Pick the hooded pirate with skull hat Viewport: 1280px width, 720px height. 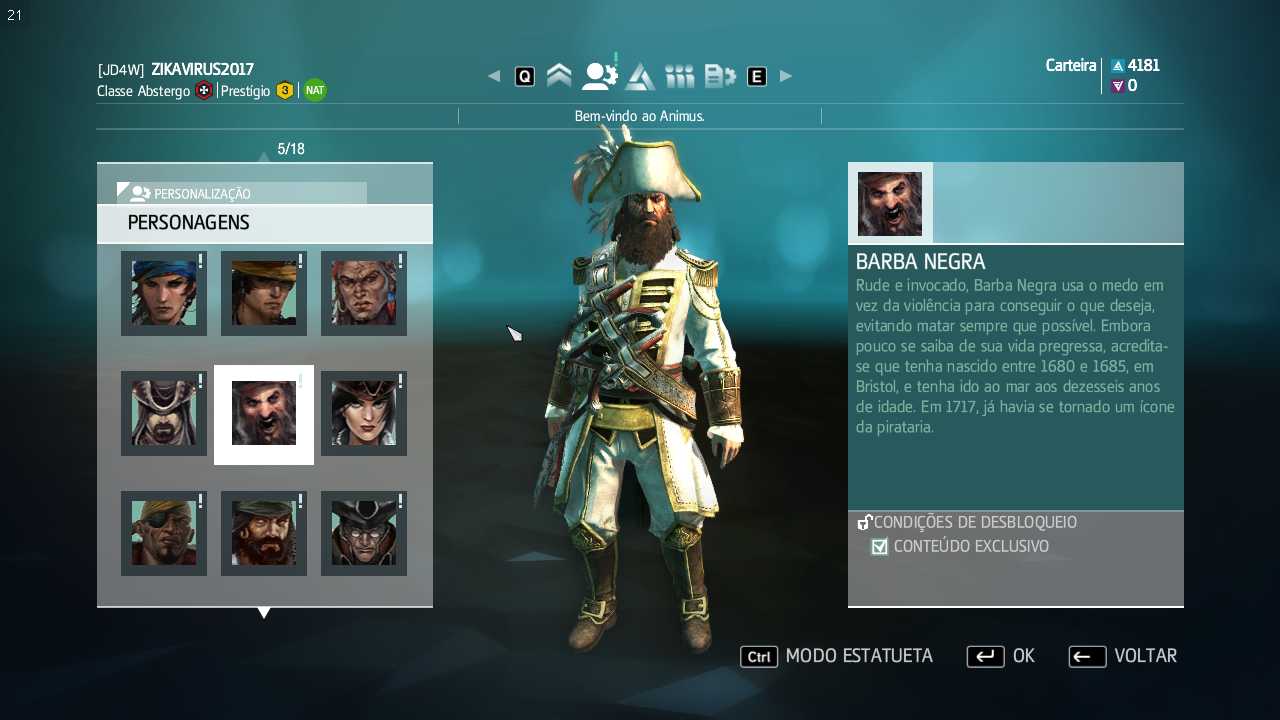164,413
